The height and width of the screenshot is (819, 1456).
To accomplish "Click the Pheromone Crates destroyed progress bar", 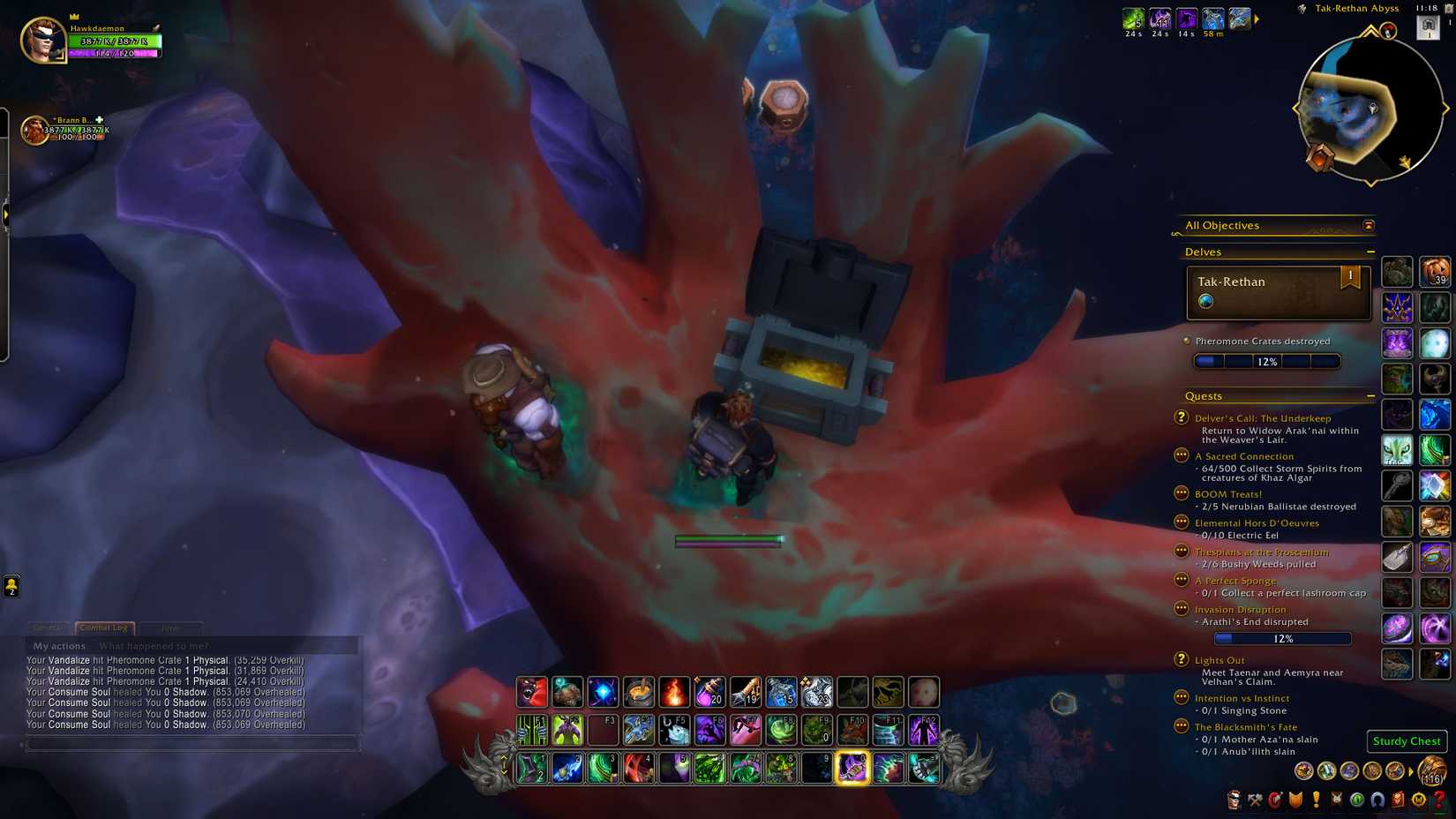I will (1267, 360).
